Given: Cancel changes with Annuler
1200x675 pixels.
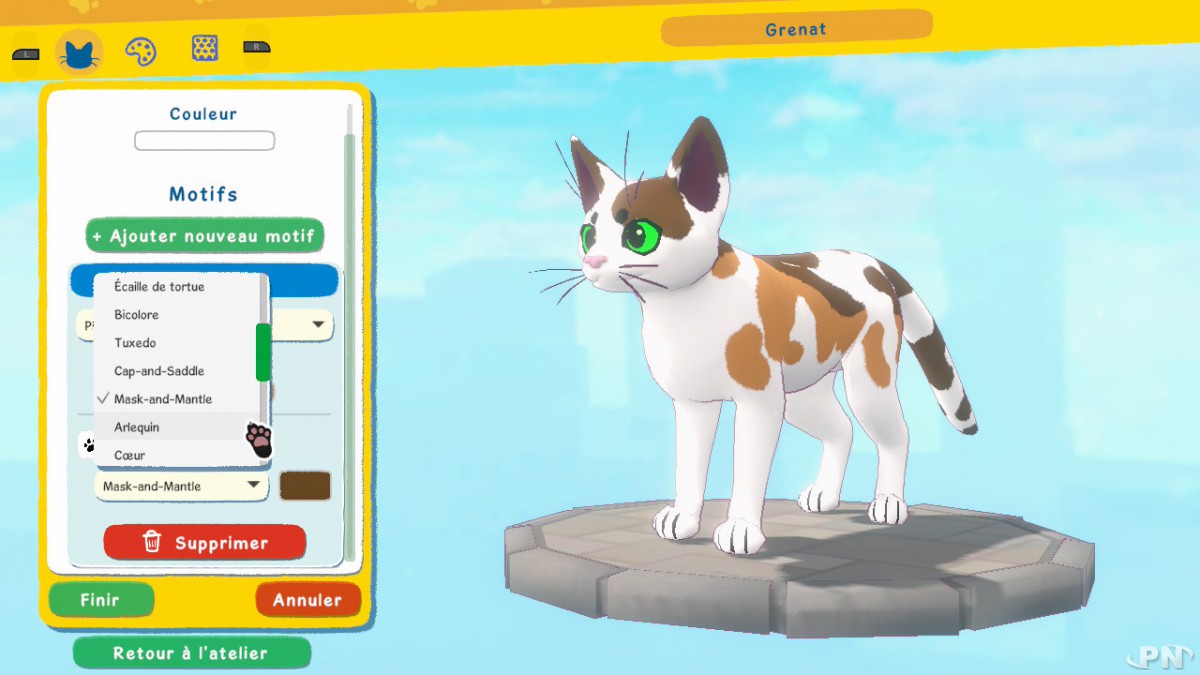Looking at the screenshot, I should click(x=307, y=600).
